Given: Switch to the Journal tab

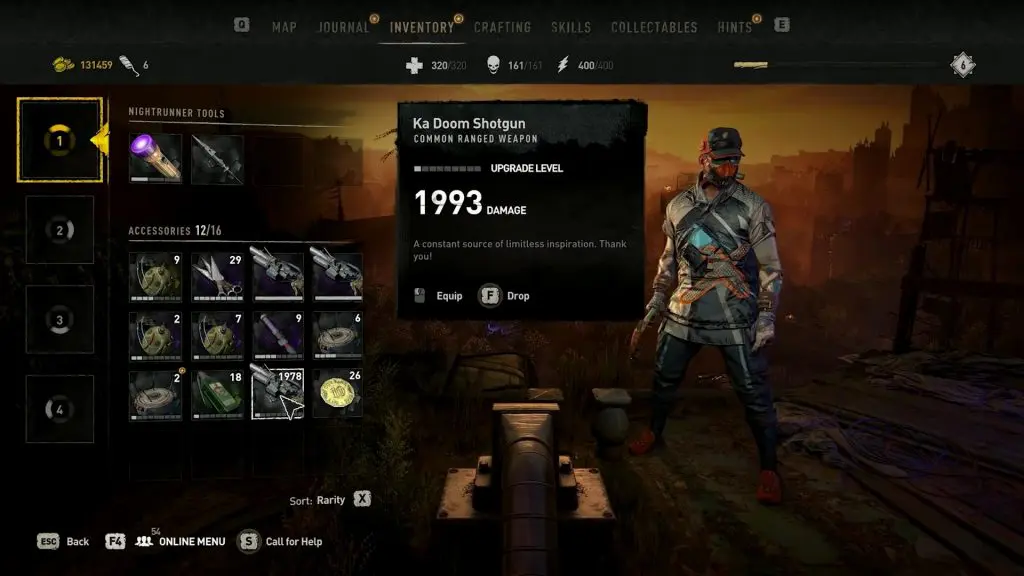Looking at the screenshot, I should click(x=343, y=27).
